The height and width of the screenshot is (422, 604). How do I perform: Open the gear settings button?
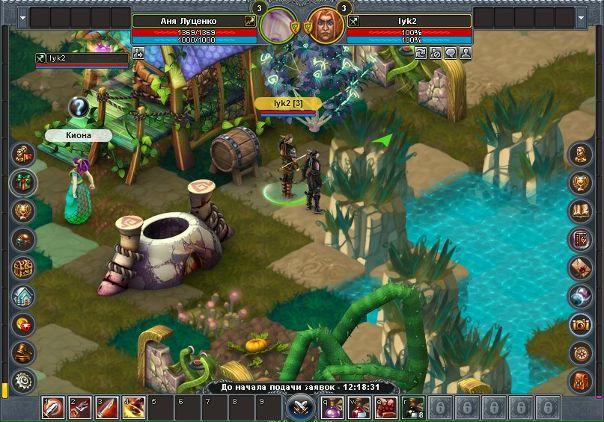pyautogui.click(x=22, y=380)
